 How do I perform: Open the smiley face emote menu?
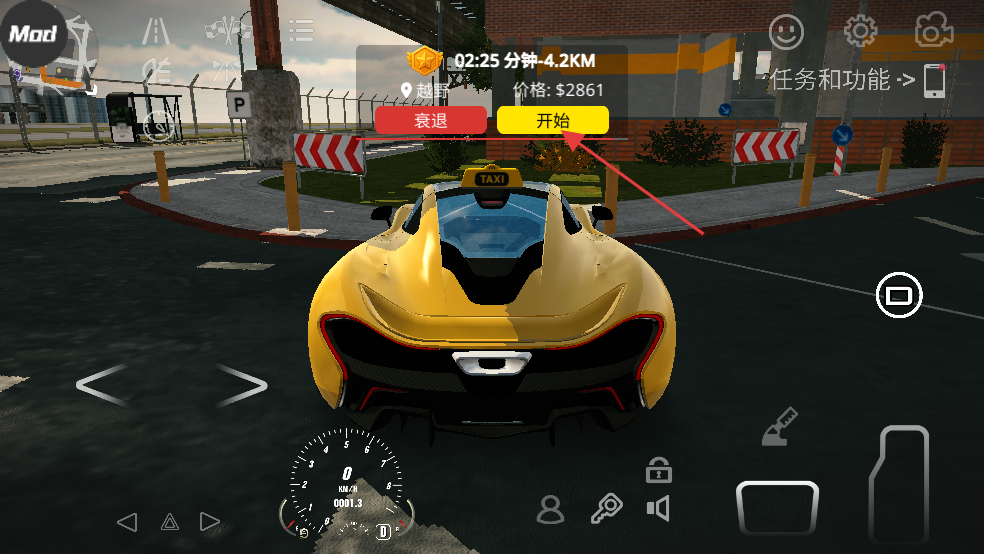pyautogui.click(x=786, y=32)
